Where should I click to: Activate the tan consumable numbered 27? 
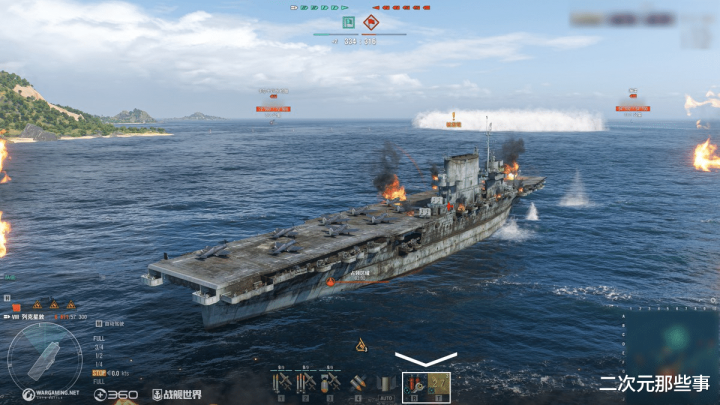pos(439,384)
